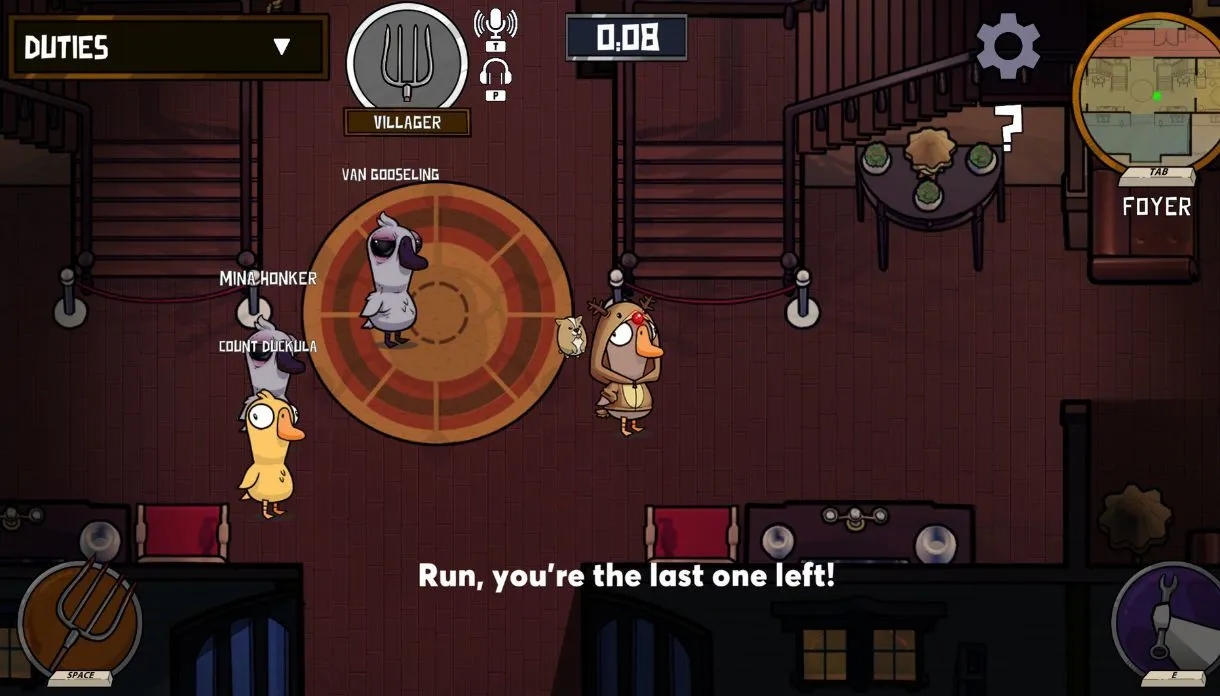Toggle the headphones audio icon

pos(496,74)
